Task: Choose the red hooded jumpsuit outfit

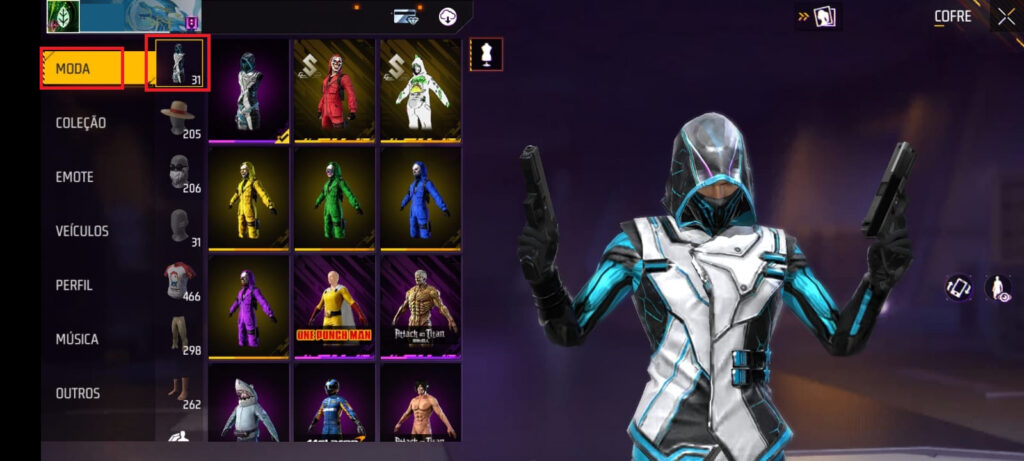Action: [335, 90]
